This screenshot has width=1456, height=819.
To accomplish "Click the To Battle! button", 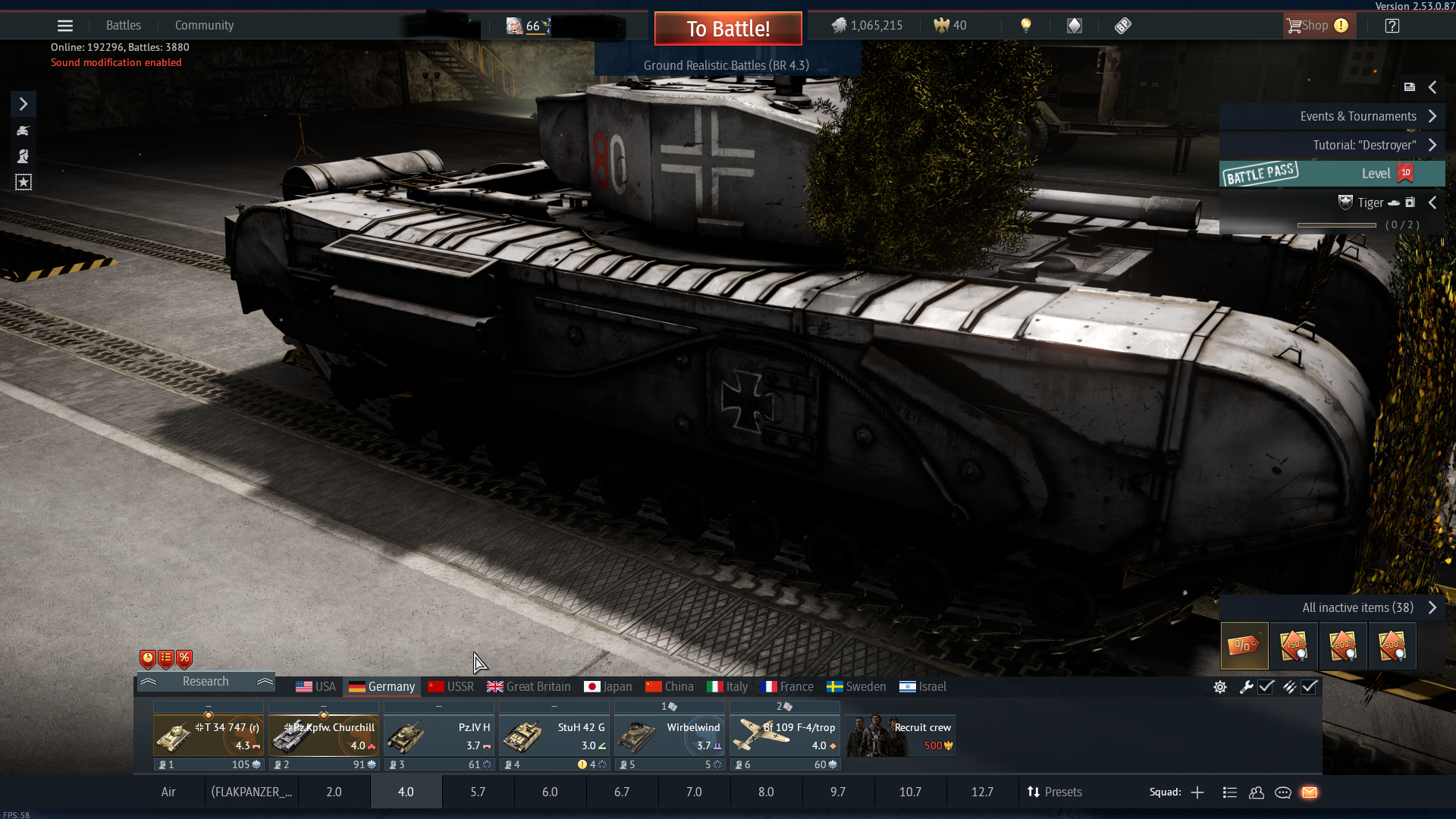I will [x=728, y=29].
